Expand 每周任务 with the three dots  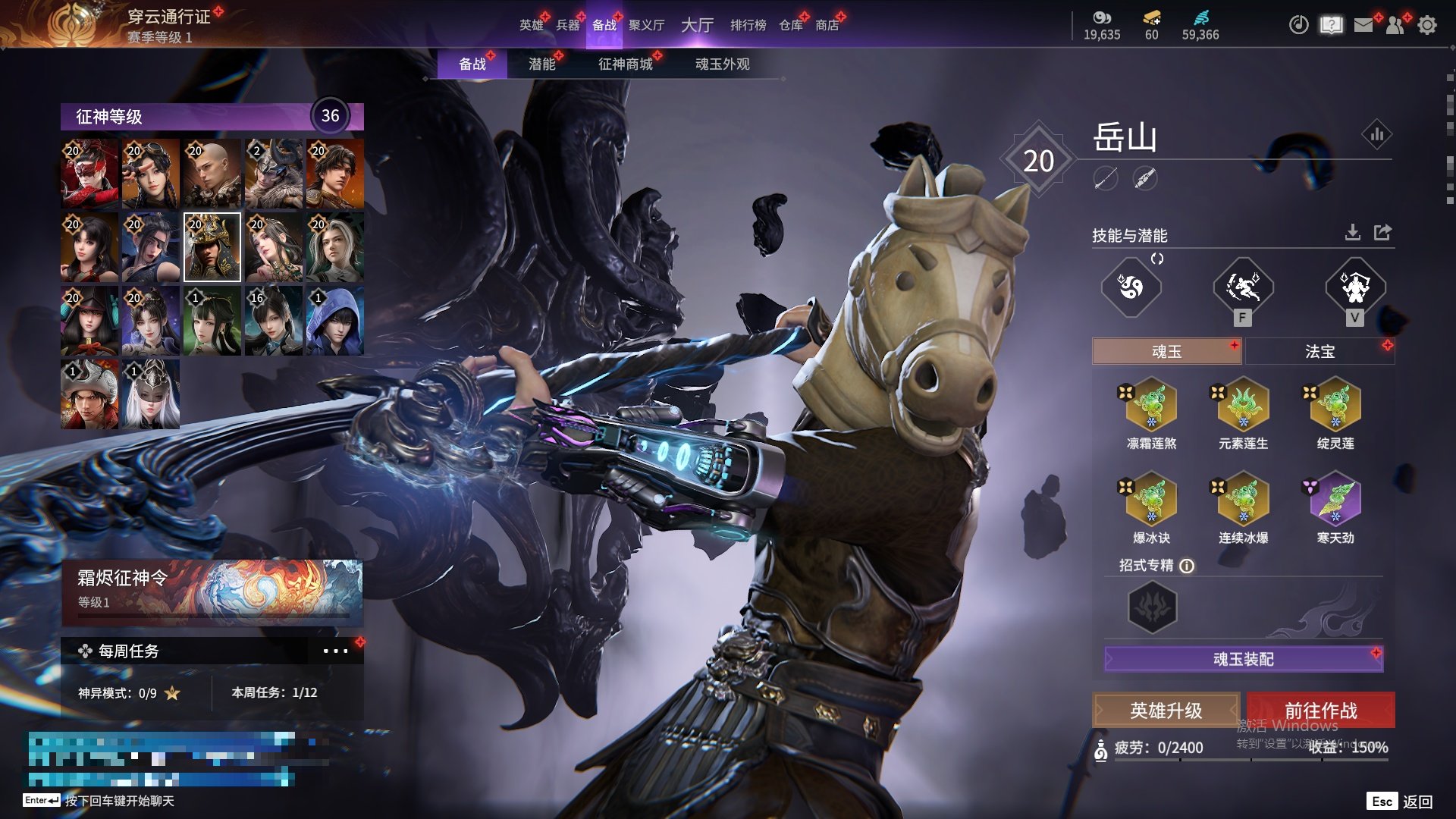tap(335, 651)
